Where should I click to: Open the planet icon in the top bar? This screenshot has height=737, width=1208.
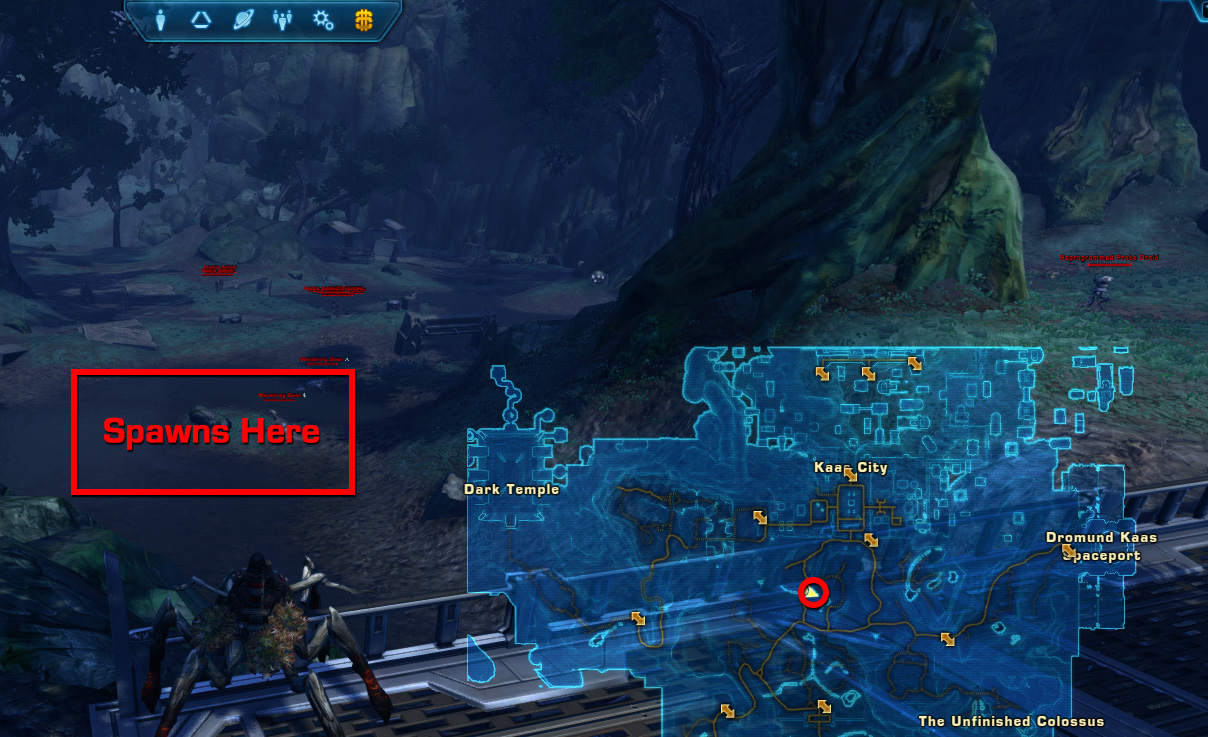242,19
